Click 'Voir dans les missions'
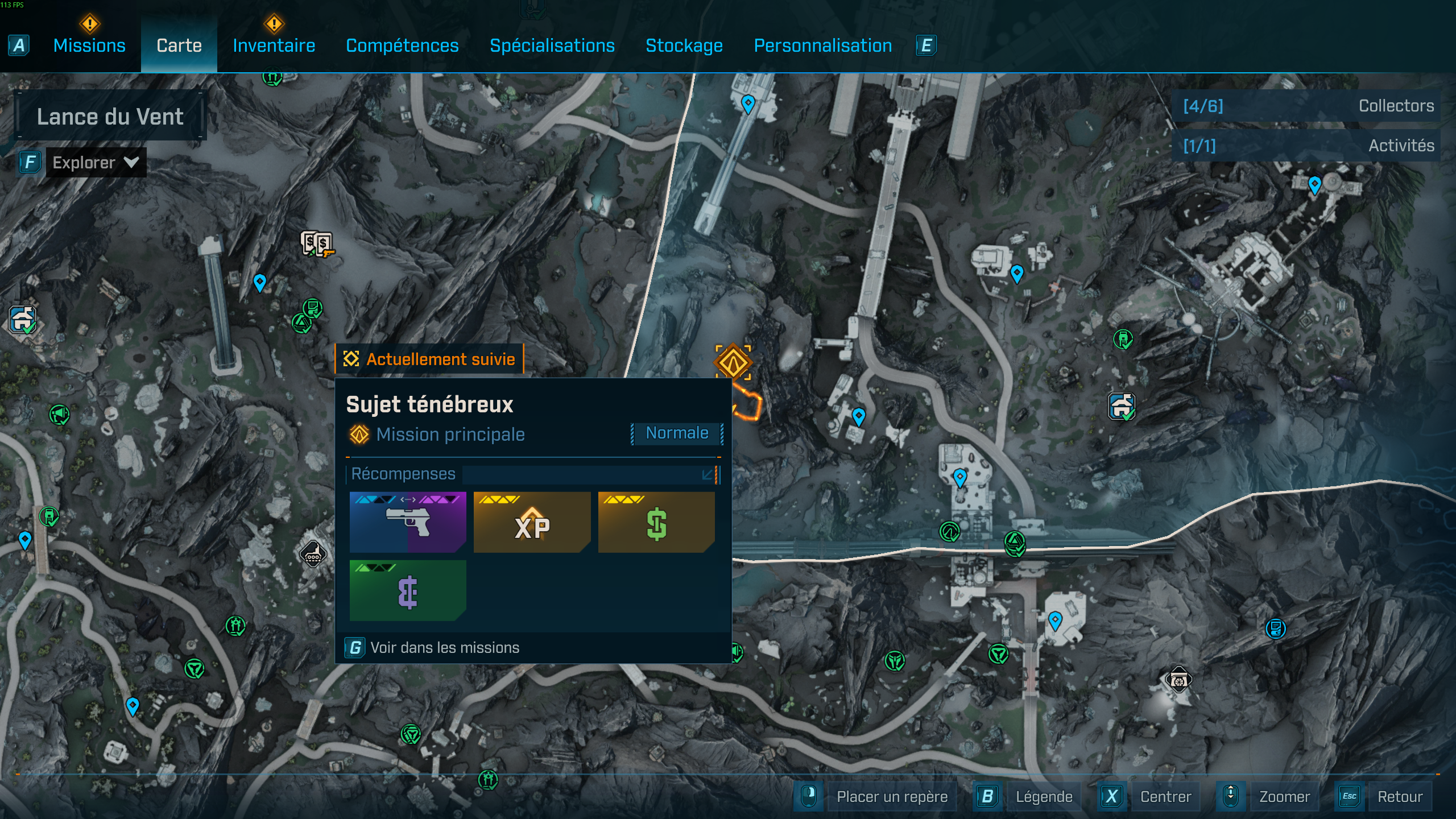Viewport: 1456px width, 819px height. tap(444, 647)
